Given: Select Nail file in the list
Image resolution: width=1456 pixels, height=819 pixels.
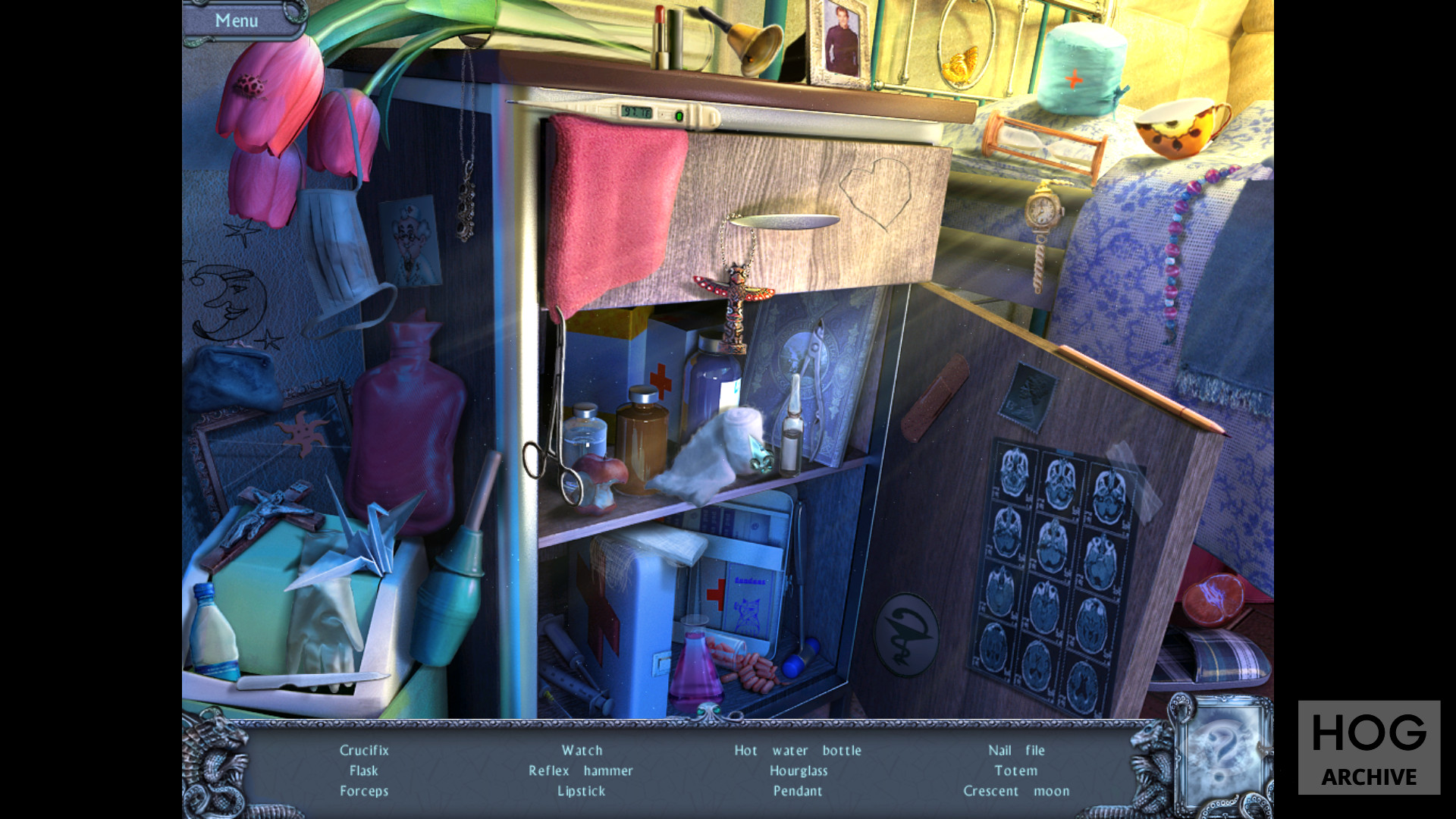Looking at the screenshot, I should 1016,750.
